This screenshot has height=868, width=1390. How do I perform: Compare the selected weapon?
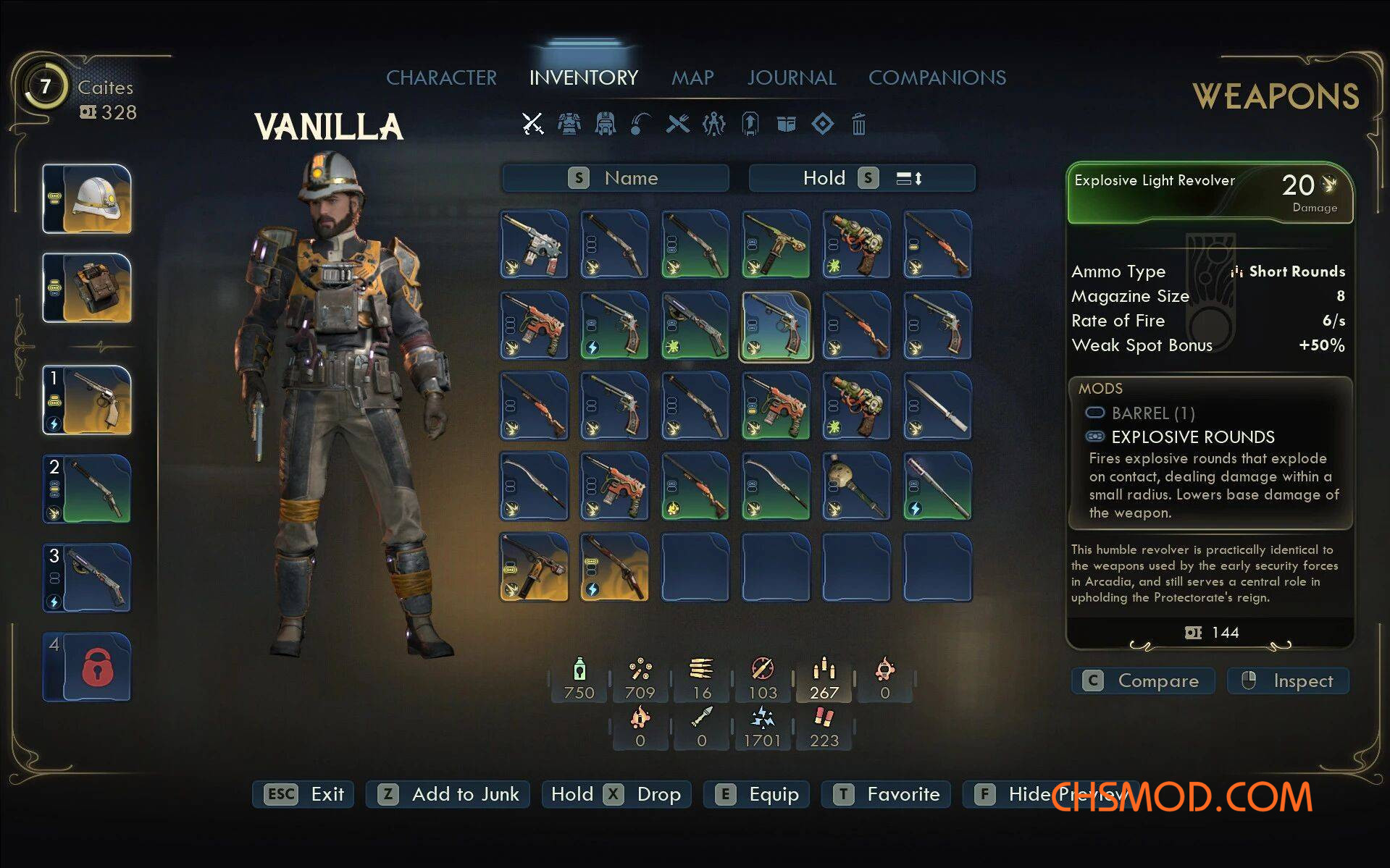tap(1142, 681)
